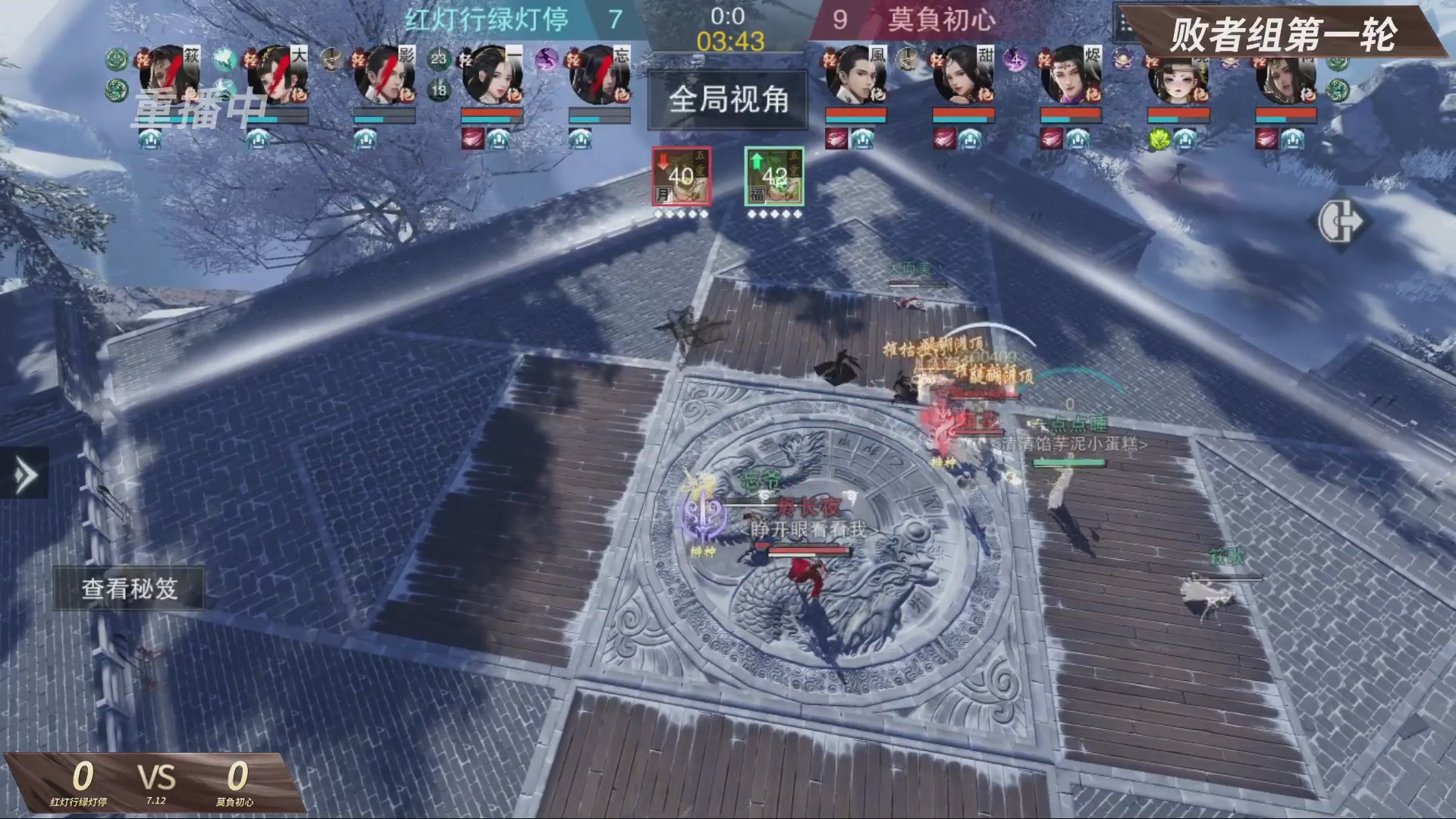The width and height of the screenshot is (1456, 819).
Task: Click the red claw skill icon under player 甜
Action: pos(944,140)
